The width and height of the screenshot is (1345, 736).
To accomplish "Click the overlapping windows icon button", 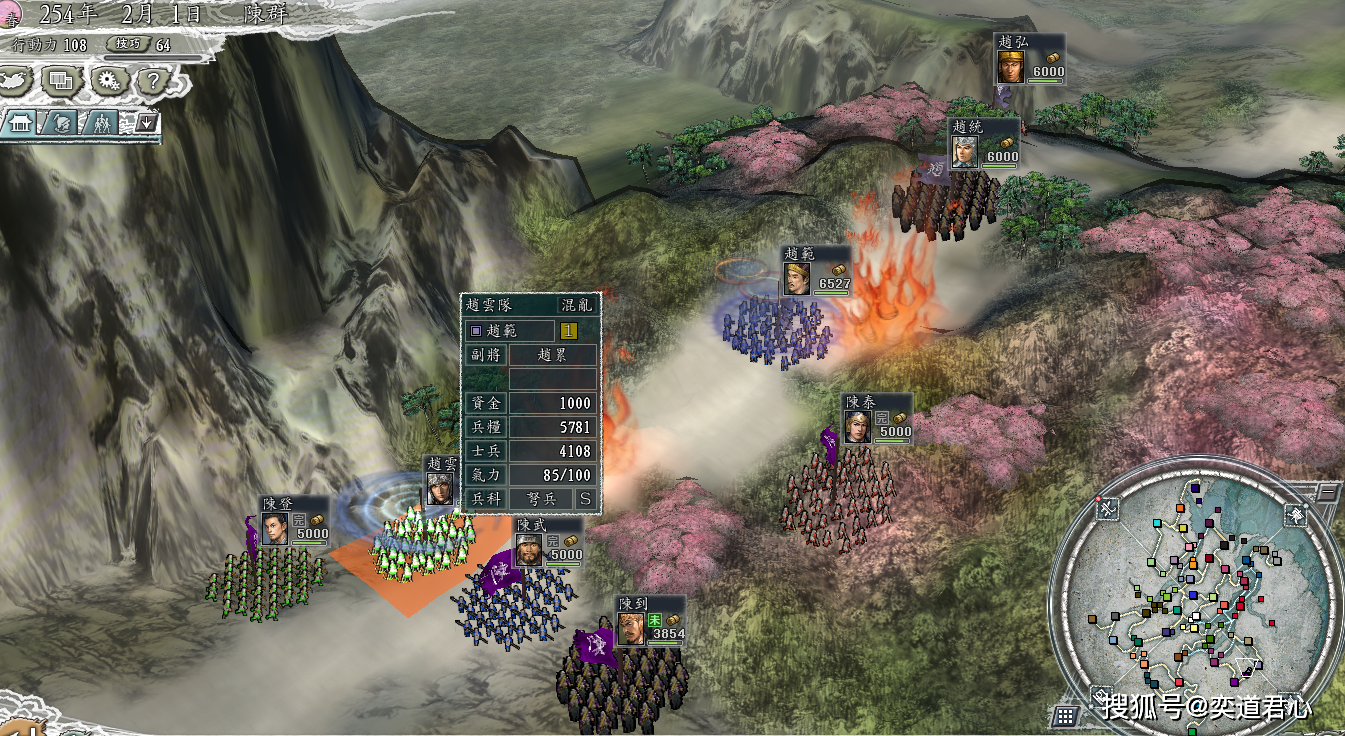I will click(x=61, y=80).
